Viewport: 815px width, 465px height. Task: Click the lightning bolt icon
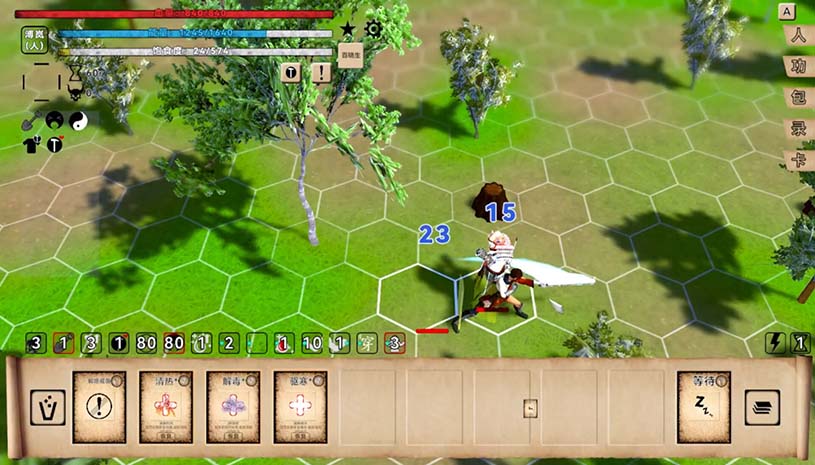tap(775, 343)
